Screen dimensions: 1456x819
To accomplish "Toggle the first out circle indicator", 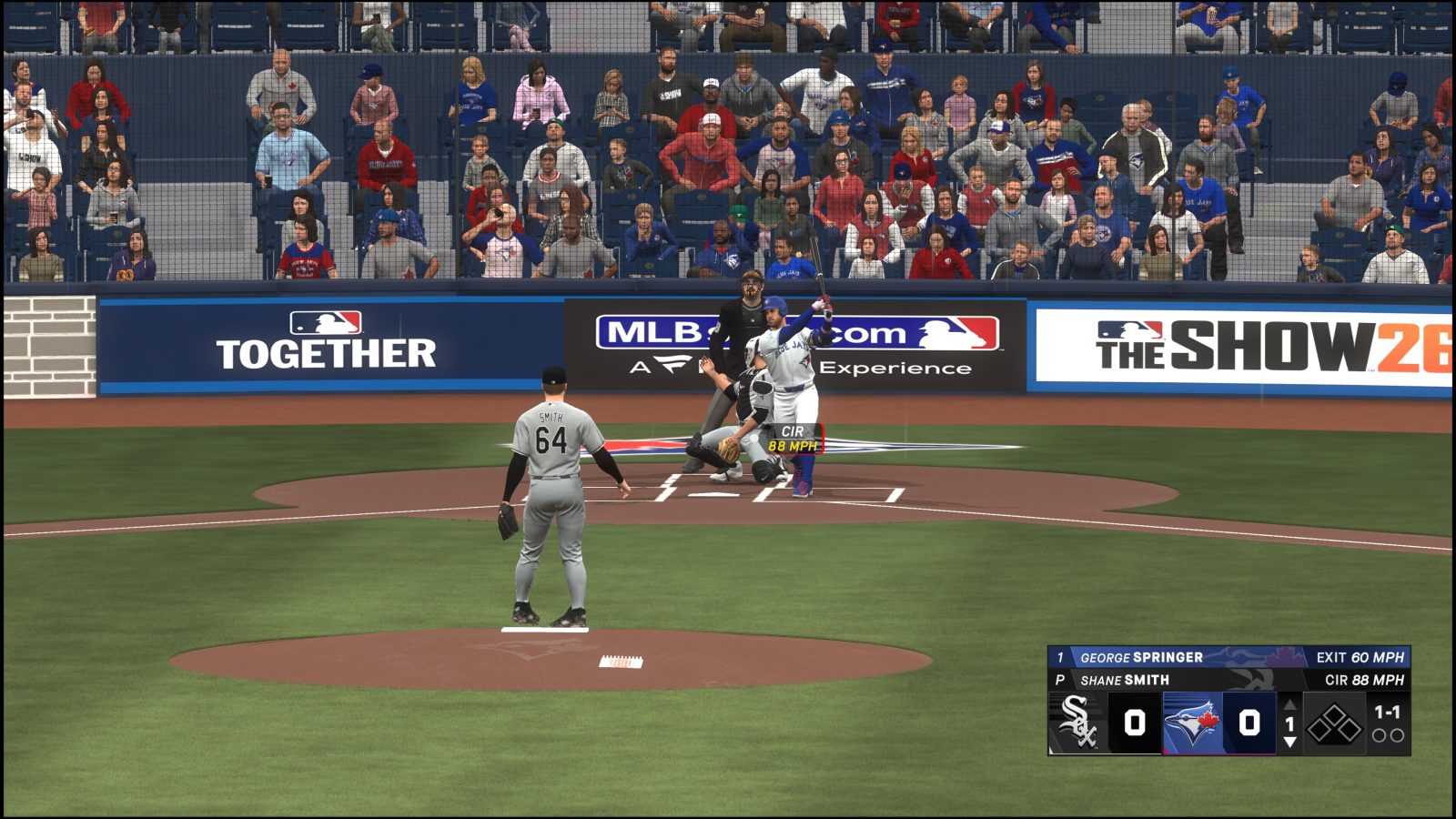I will [1379, 735].
